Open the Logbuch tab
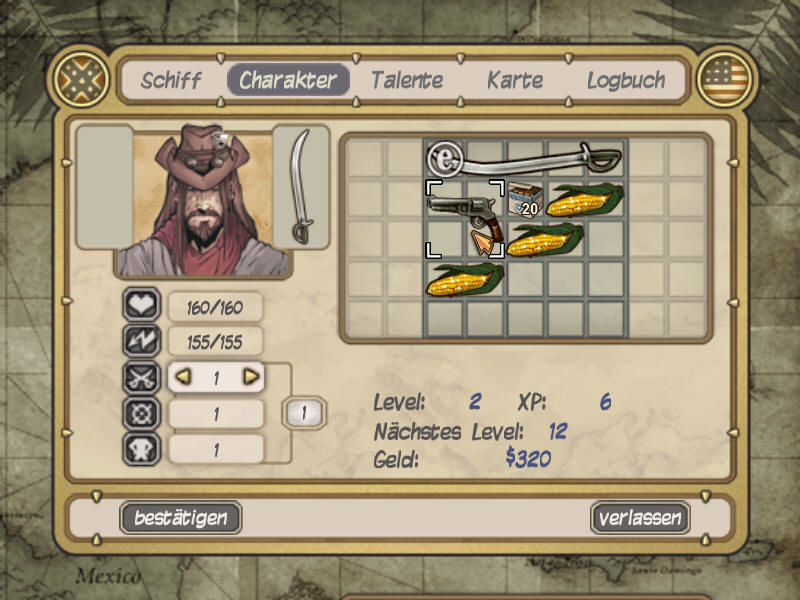Image resolution: width=800 pixels, height=600 pixels. [626, 81]
